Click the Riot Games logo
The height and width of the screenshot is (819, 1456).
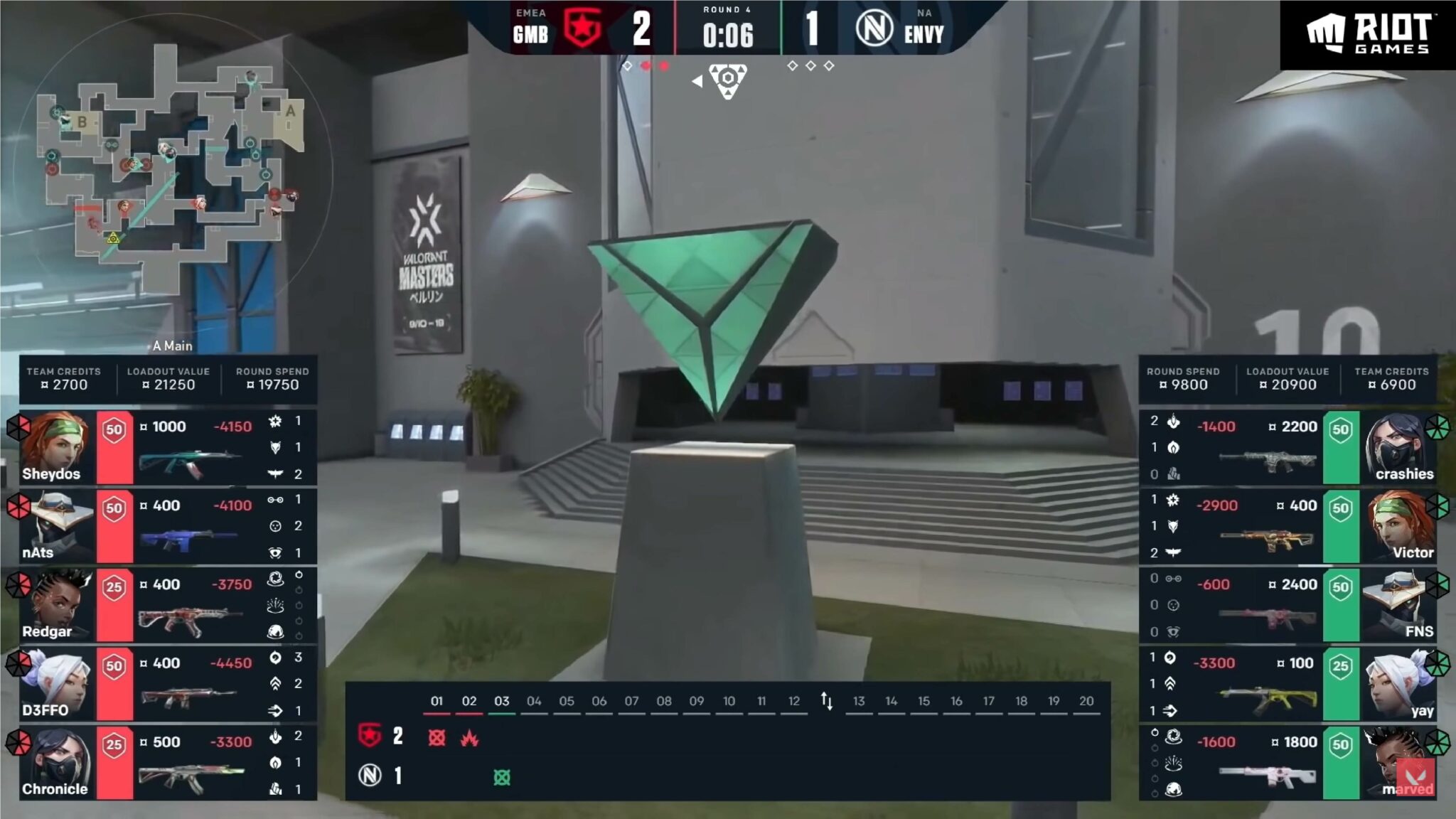pyautogui.click(x=1368, y=34)
